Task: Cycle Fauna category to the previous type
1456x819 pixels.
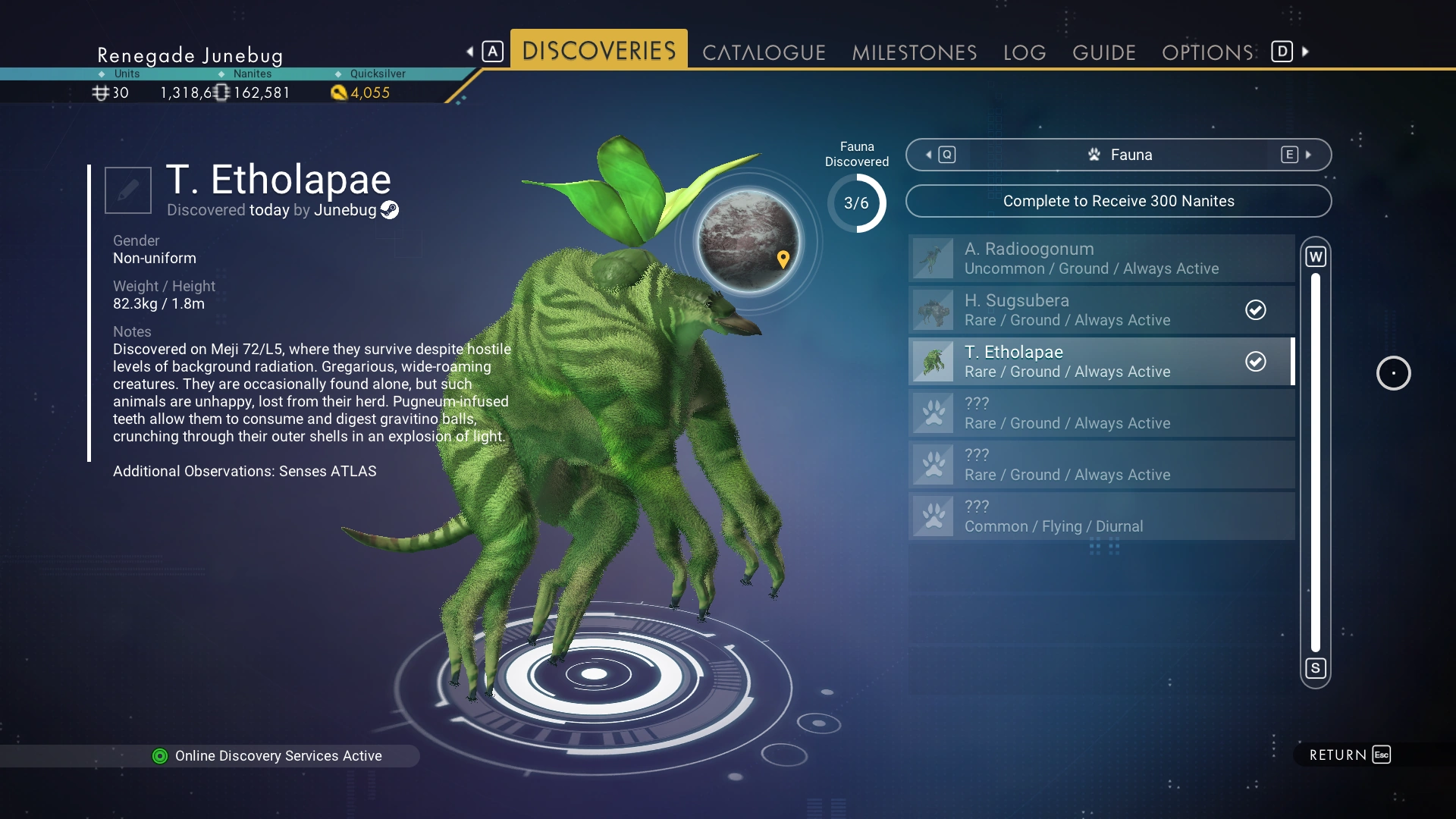Action: tap(940, 155)
